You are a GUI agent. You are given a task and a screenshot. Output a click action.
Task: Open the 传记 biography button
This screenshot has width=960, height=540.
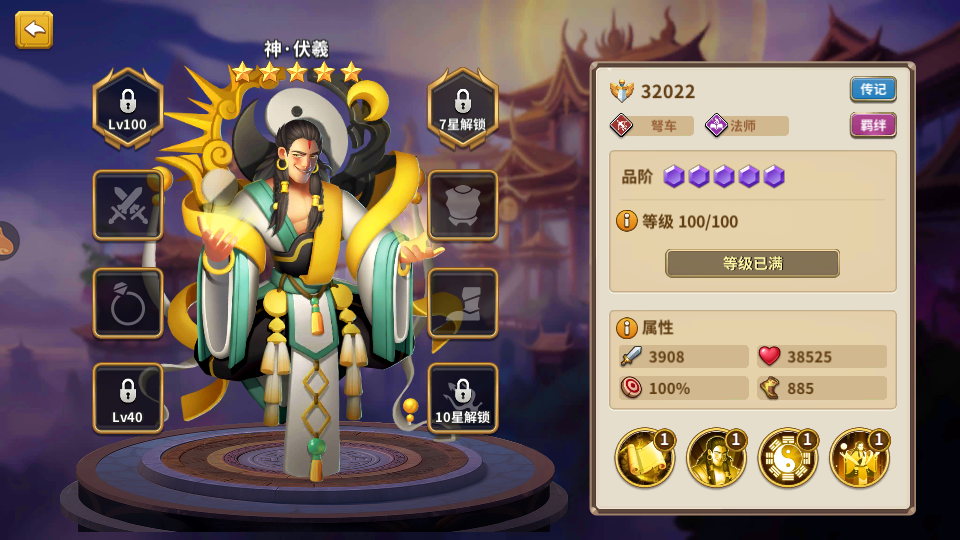[x=872, y=89]
